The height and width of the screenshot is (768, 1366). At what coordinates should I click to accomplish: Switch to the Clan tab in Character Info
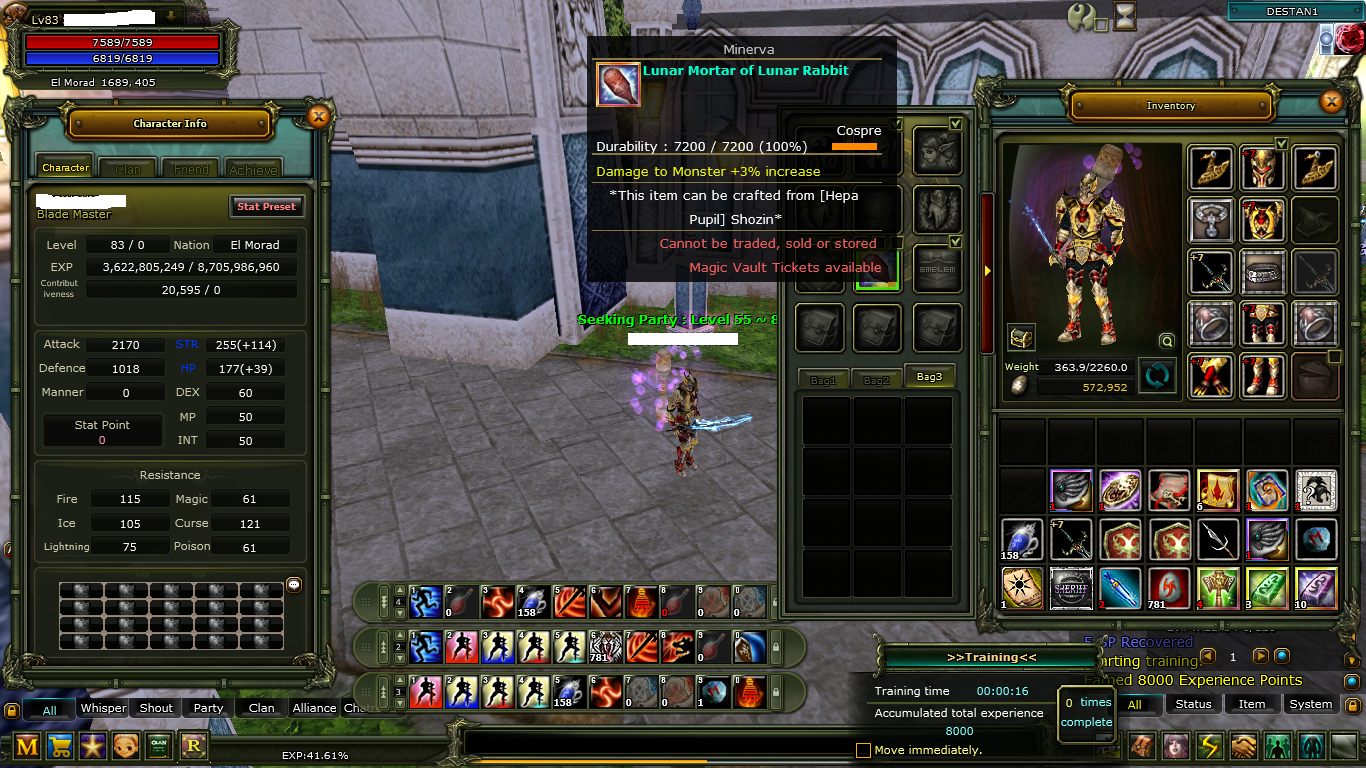pos(128,169)
